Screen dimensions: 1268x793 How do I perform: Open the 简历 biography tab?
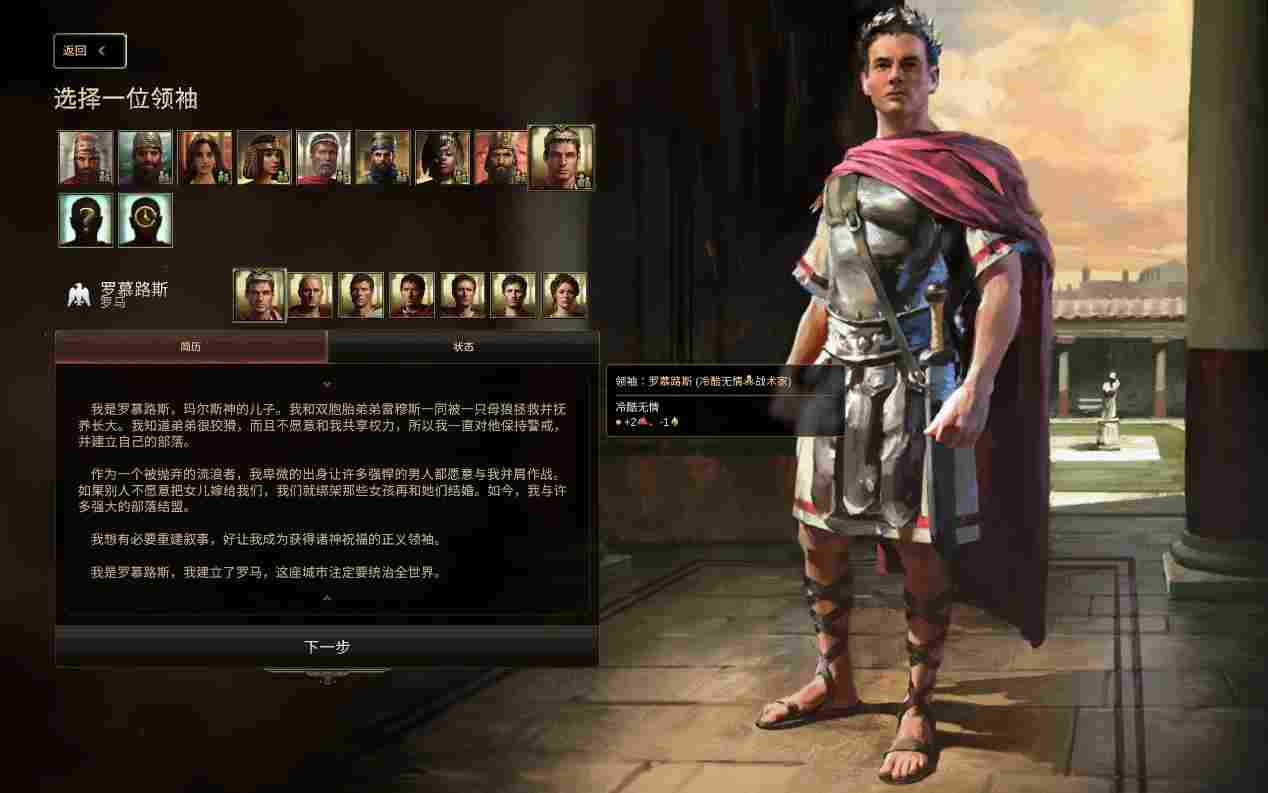tap(191, 347)
